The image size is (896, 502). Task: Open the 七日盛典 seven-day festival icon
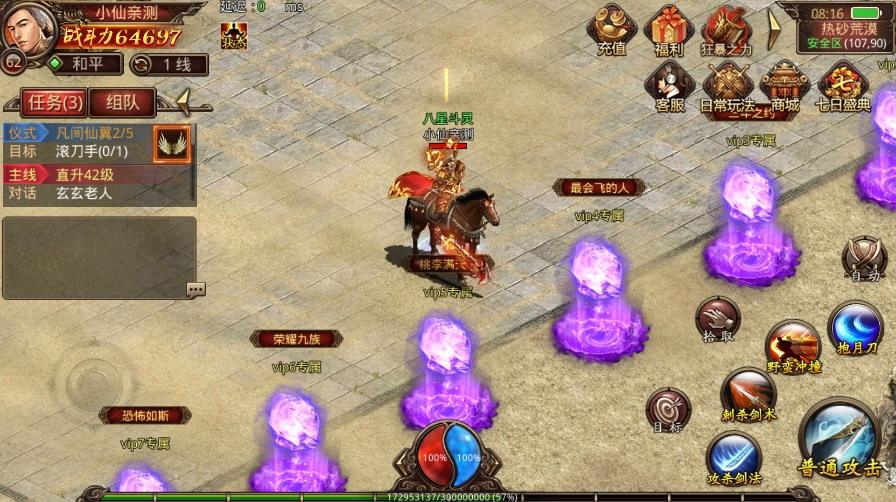tap(843, 86)
